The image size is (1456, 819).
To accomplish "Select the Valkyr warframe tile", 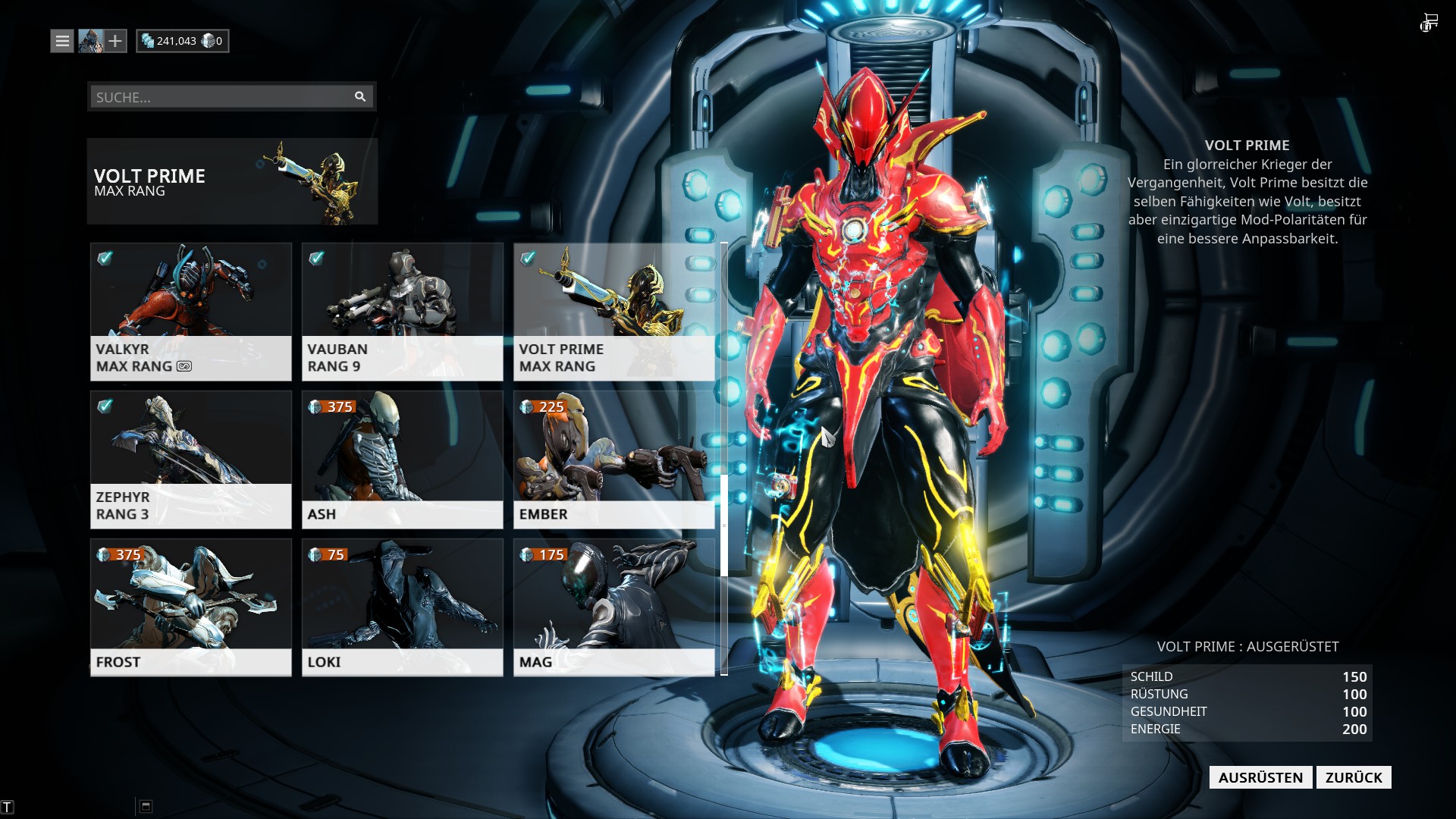I will pos(190,311).
